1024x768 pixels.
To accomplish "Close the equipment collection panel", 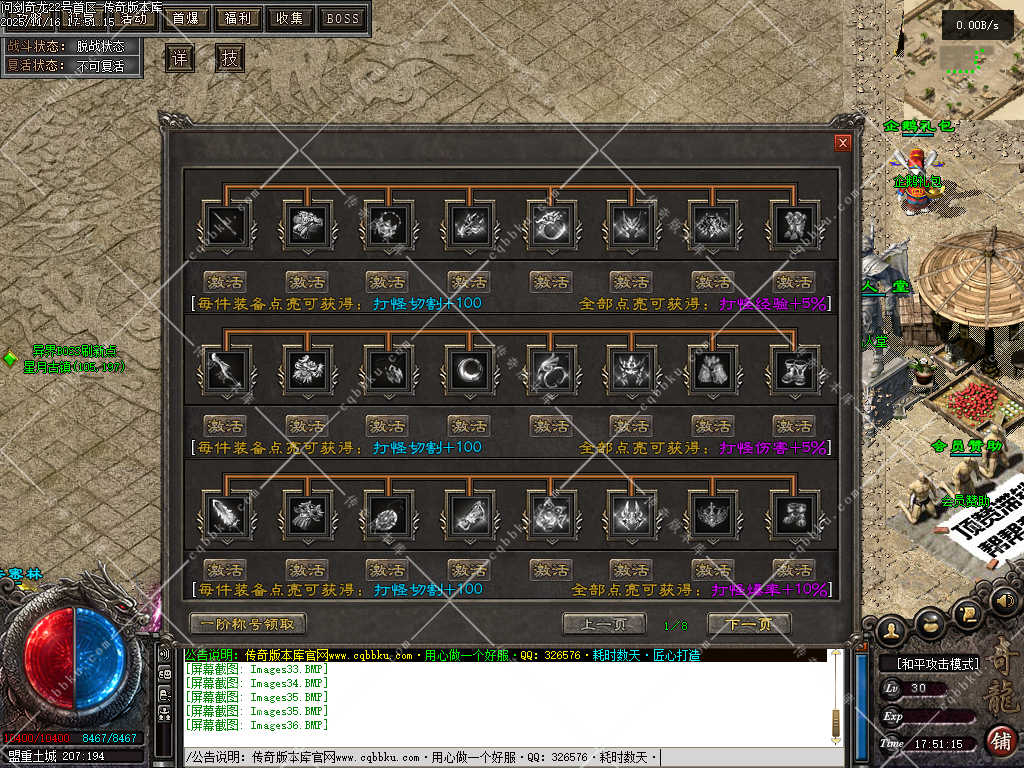I will click(x=842, y=143).
